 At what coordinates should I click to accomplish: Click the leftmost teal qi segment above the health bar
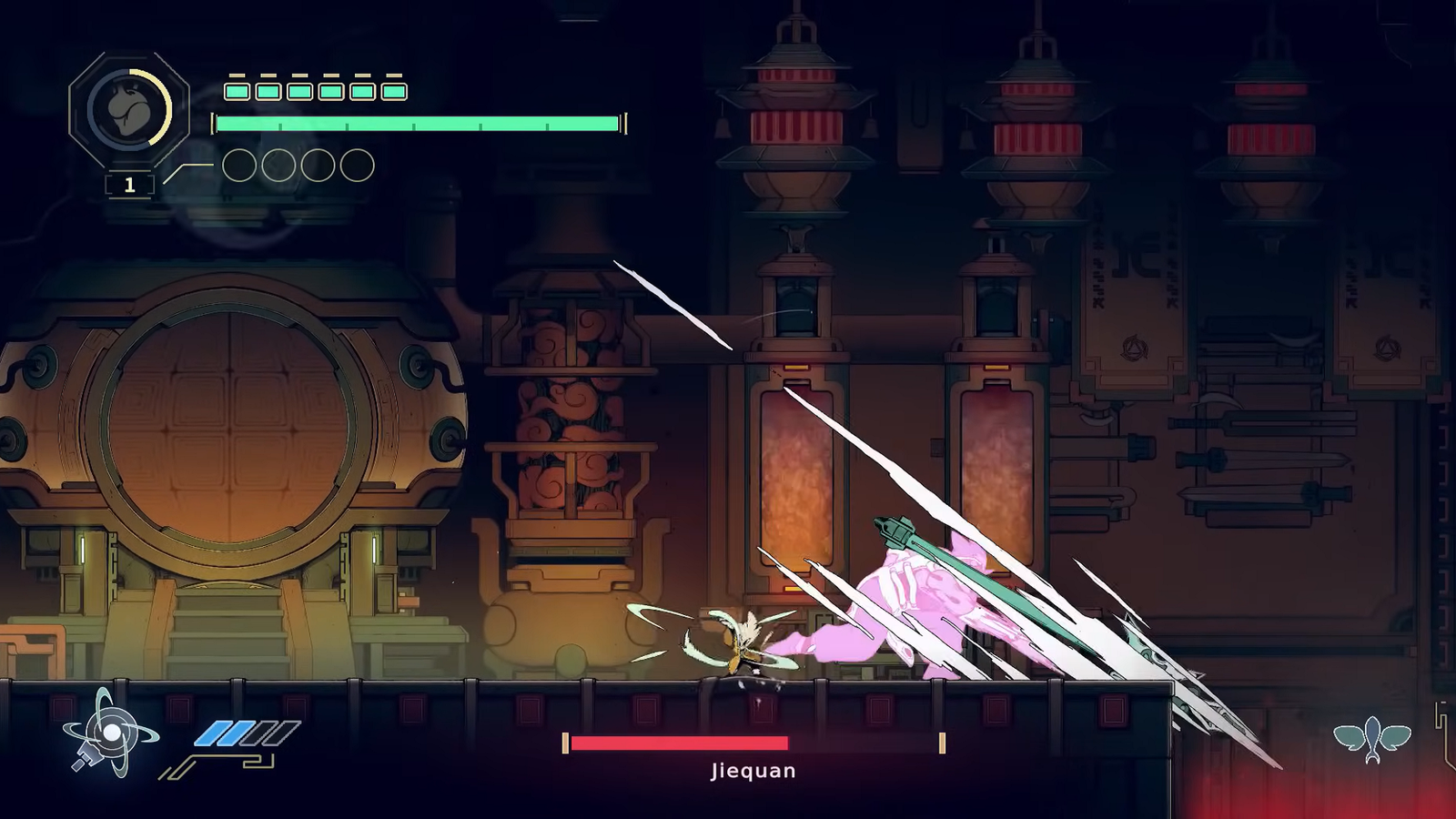236,90
